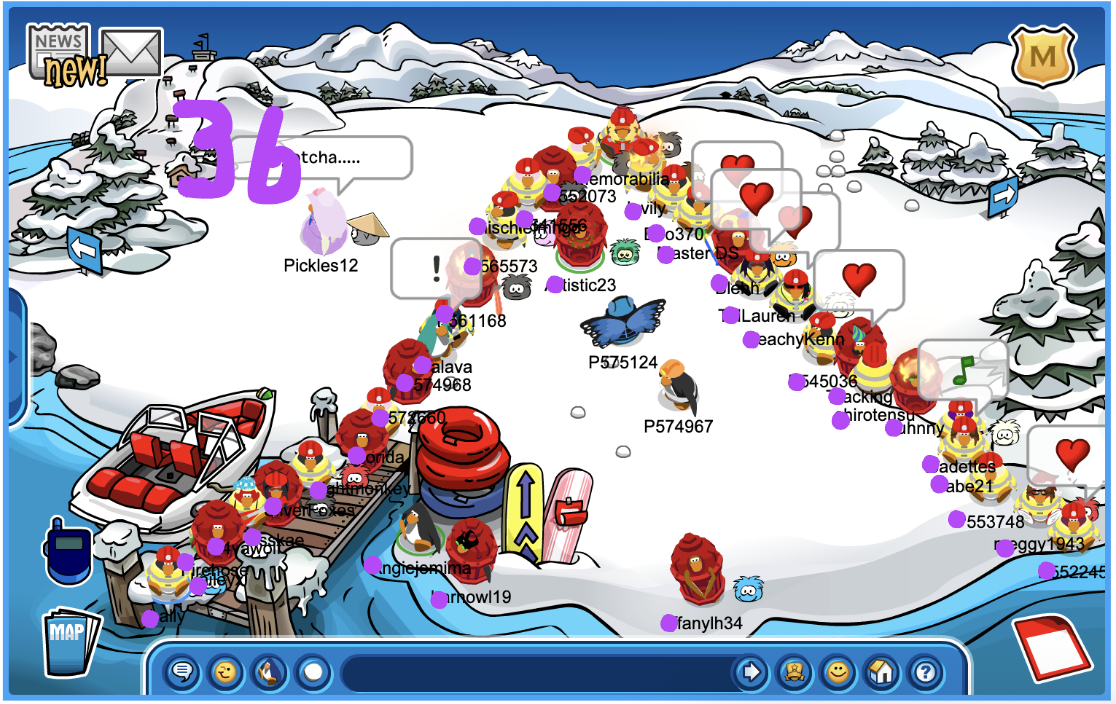Expand the left edge panel tab
The image size is (1116, 704).
click(x=14, y=356)
